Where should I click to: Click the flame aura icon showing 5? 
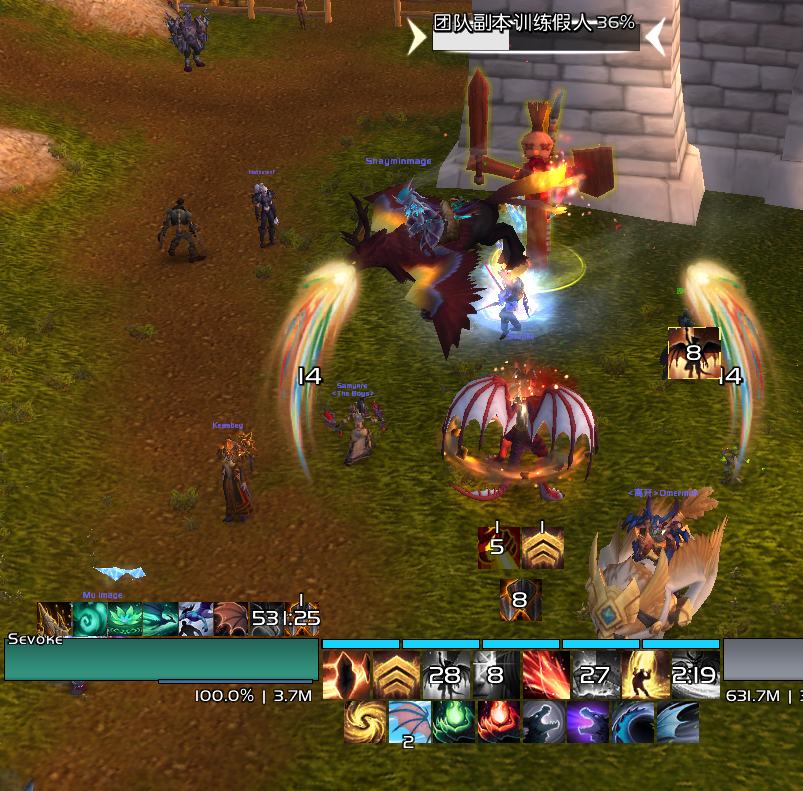498,548
